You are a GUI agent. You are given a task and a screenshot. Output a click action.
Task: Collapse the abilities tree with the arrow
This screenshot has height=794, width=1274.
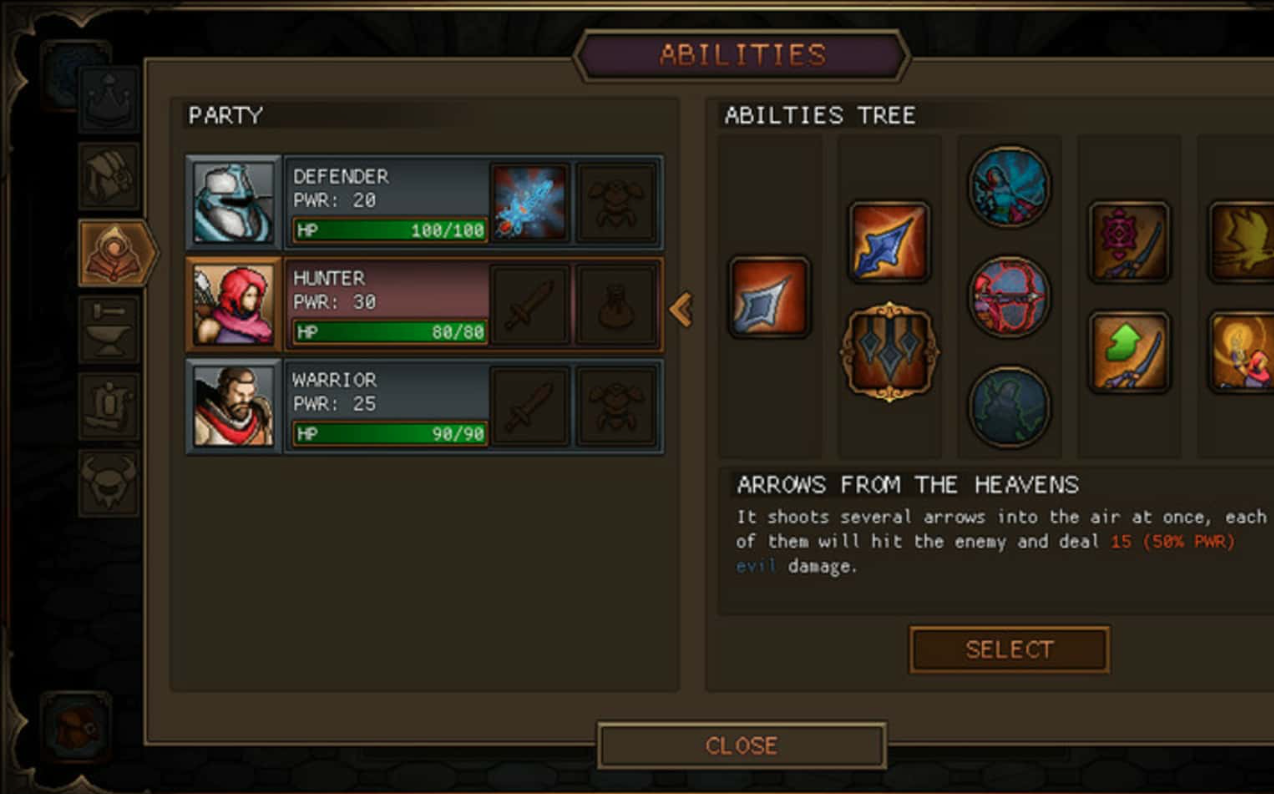coord(681,310)
